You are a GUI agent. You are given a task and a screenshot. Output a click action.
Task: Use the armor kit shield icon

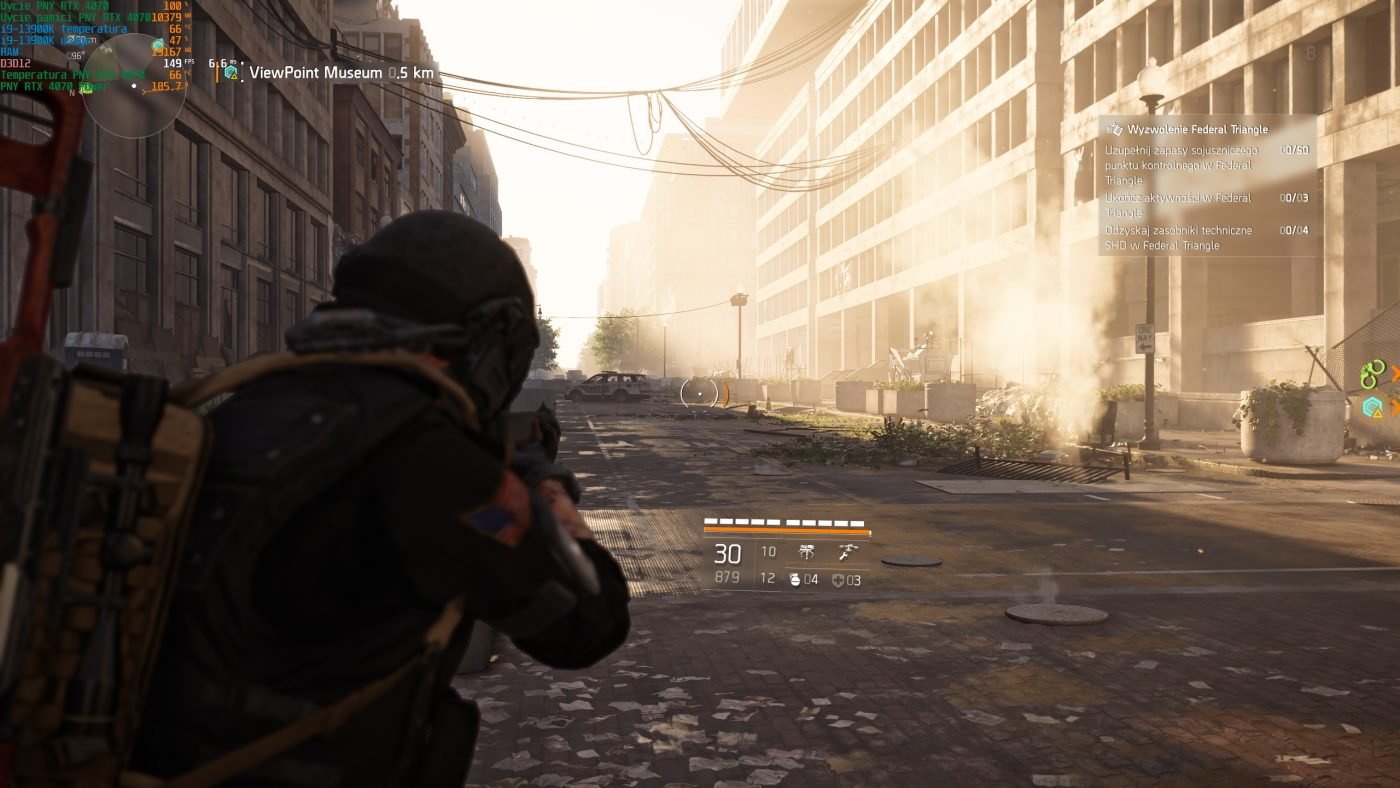click(x=838, y=580)
